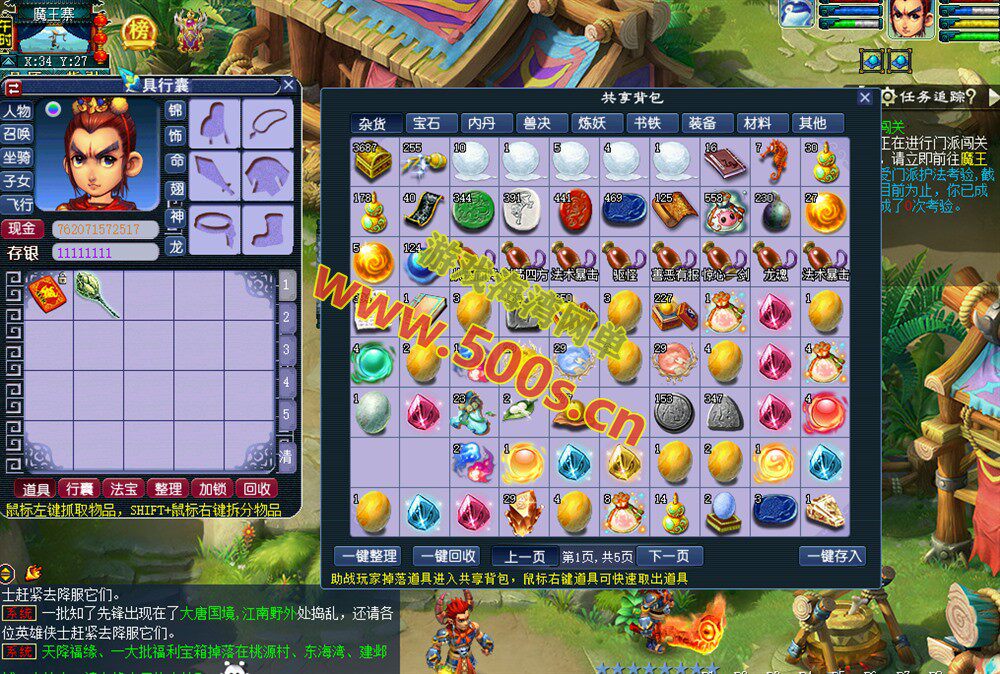Viewport: 1000px width, 674px height.
Task: Switch to the 材料 materials tab
Action: tap(758, 123)
